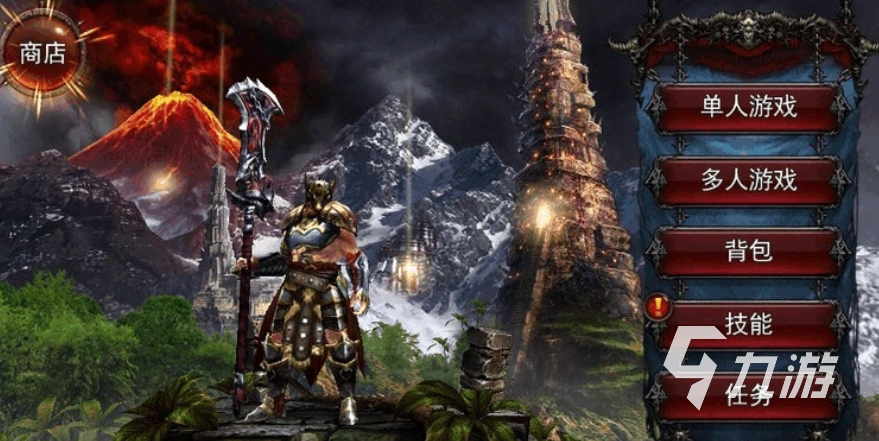Show the 技能 skills menu
This screenshot has height=441, width=879.
click(x=749, y=324)
